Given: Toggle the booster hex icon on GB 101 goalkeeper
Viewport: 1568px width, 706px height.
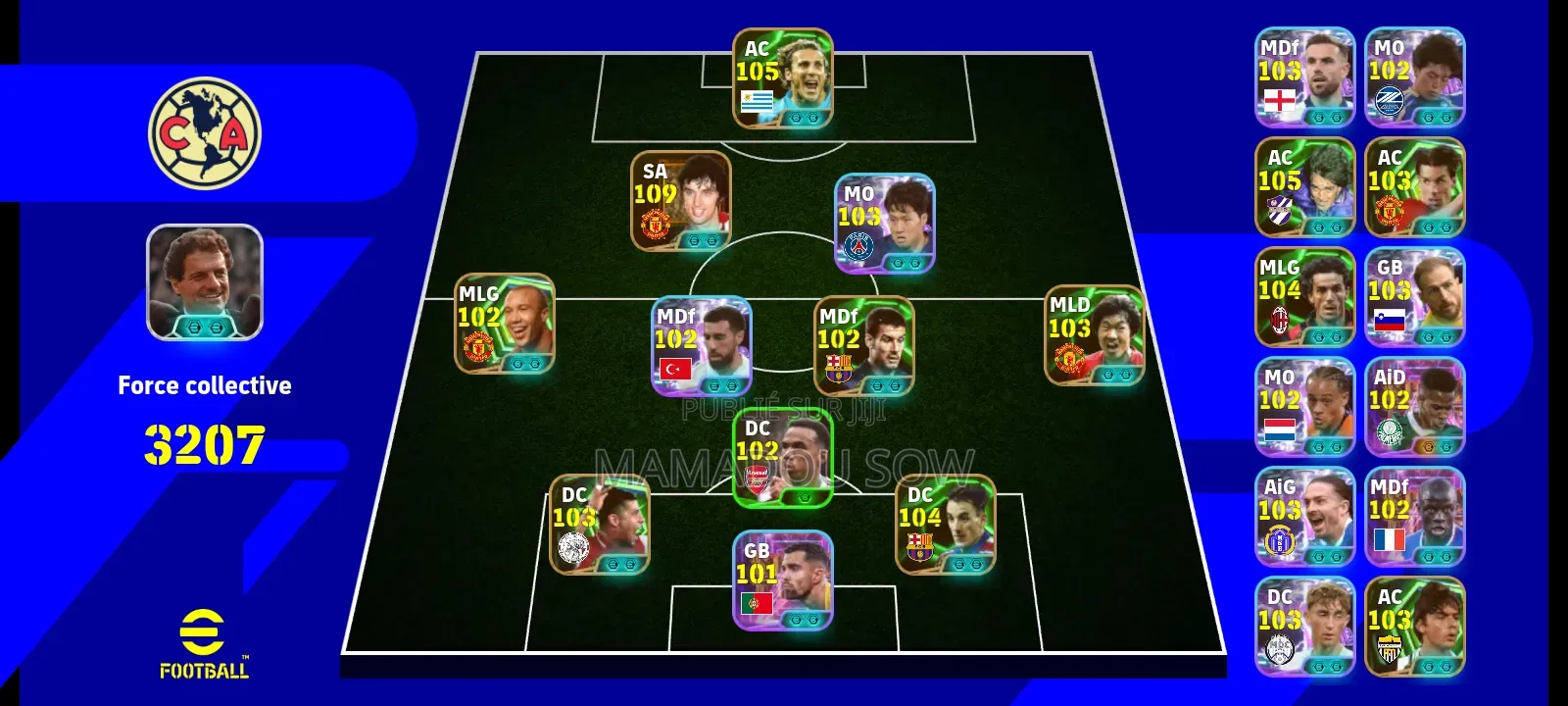Looking at the screenshot, I should [x=796, y=619].
